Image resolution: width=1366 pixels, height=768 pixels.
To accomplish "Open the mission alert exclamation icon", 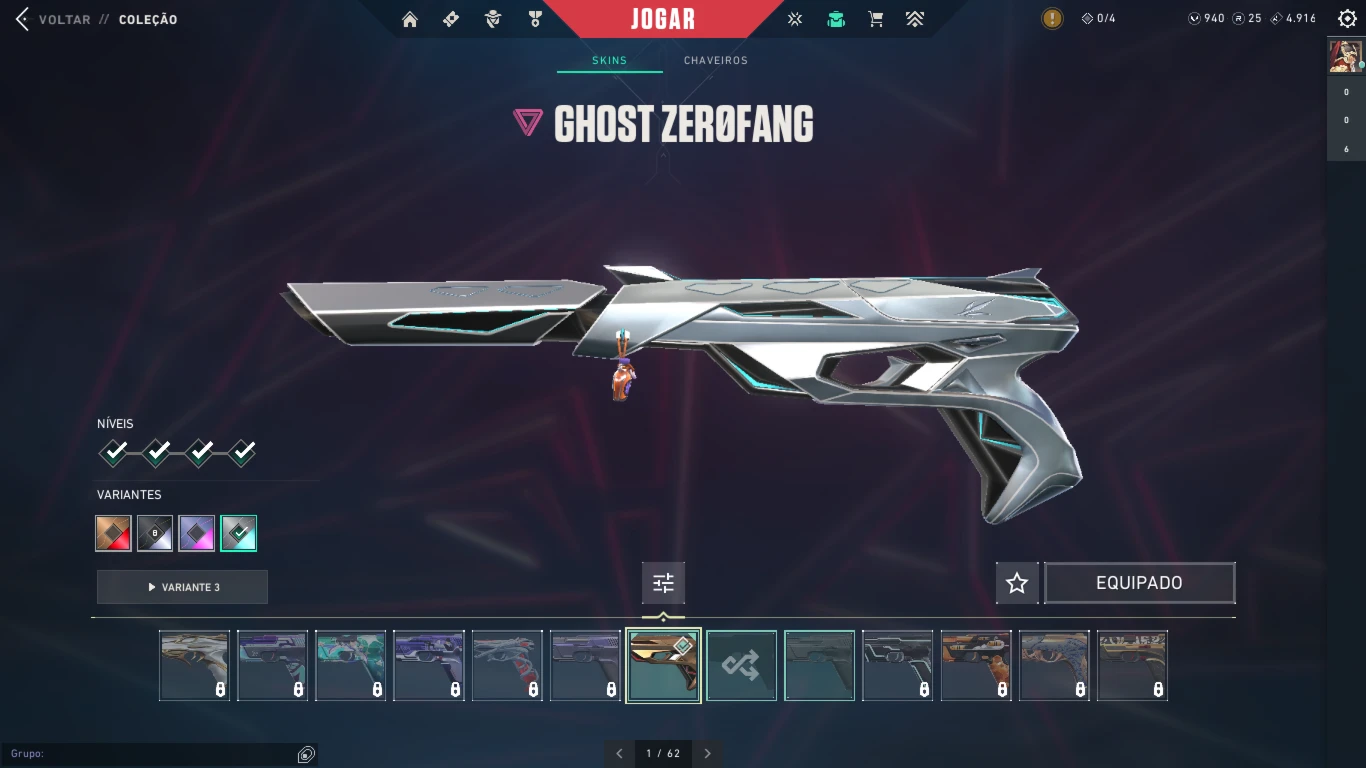I will click(x=1052, y=19).
